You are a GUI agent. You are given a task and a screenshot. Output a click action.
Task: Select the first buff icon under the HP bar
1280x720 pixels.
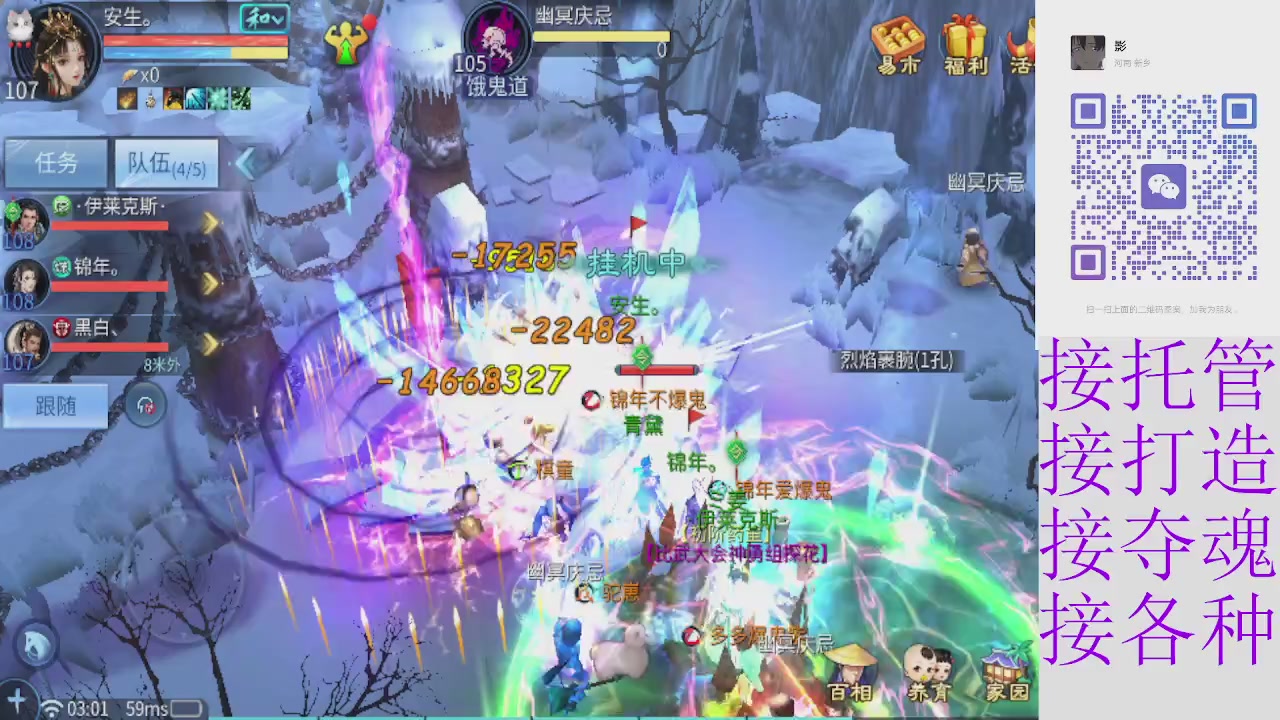126,99
